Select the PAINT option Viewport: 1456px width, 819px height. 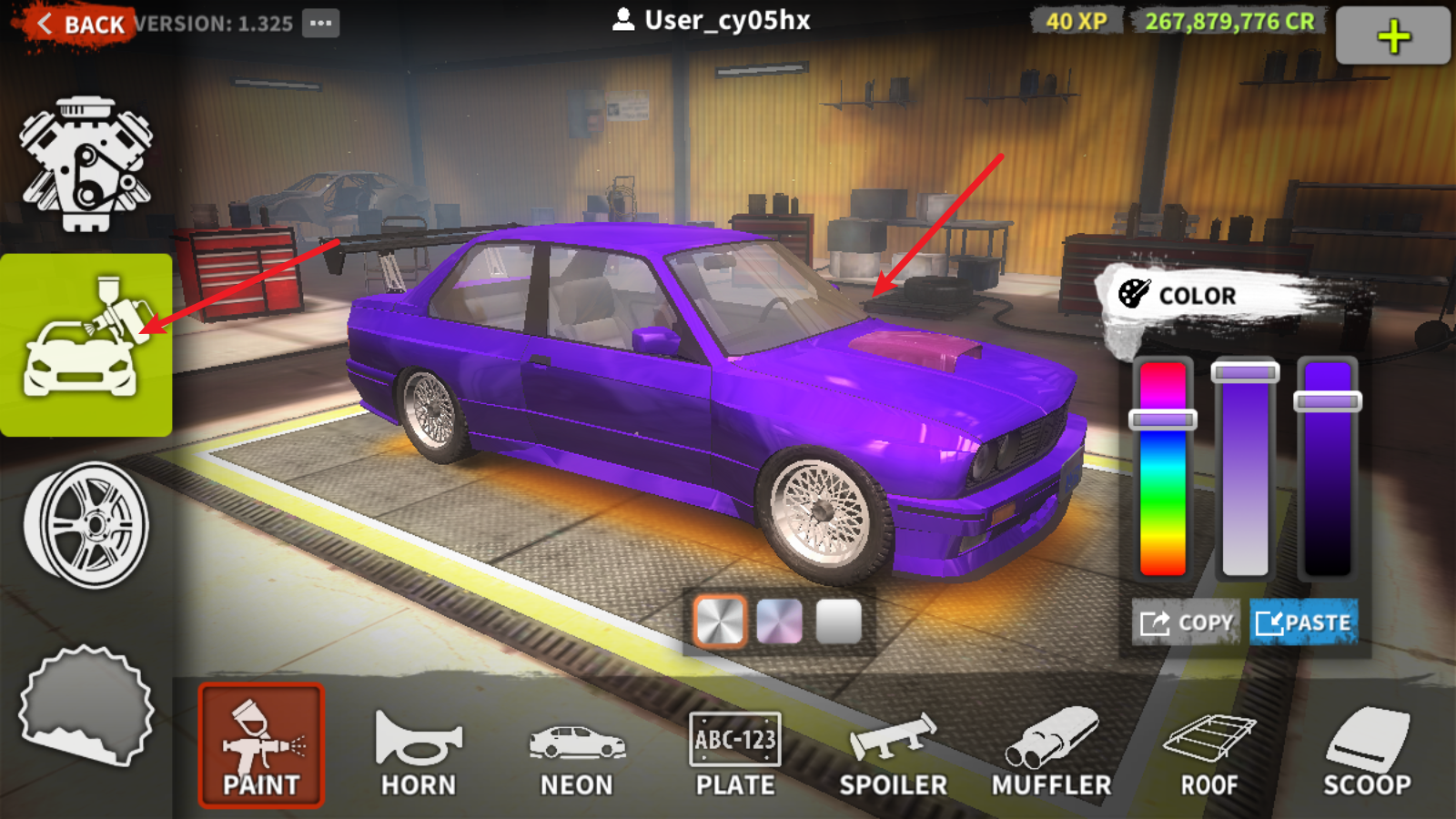261,745
